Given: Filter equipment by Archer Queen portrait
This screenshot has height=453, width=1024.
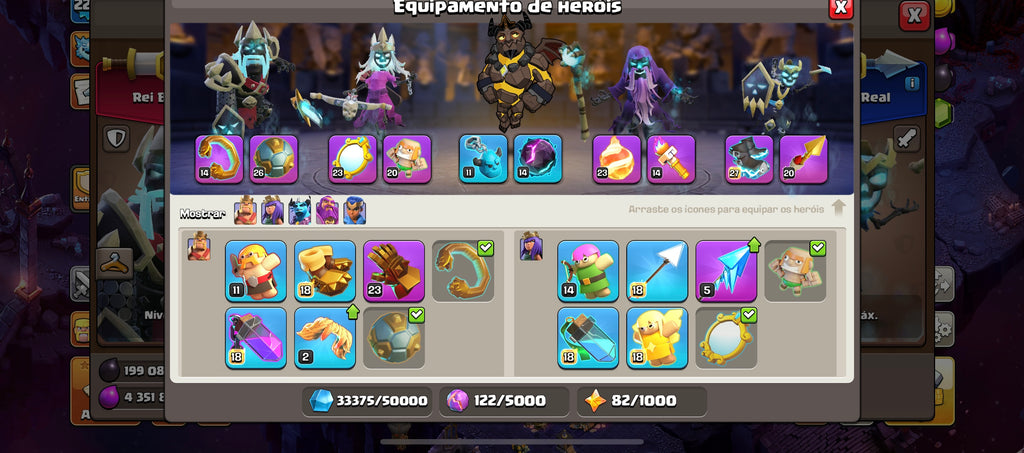Looking at the screenshot, I should (x=272, y=211).
